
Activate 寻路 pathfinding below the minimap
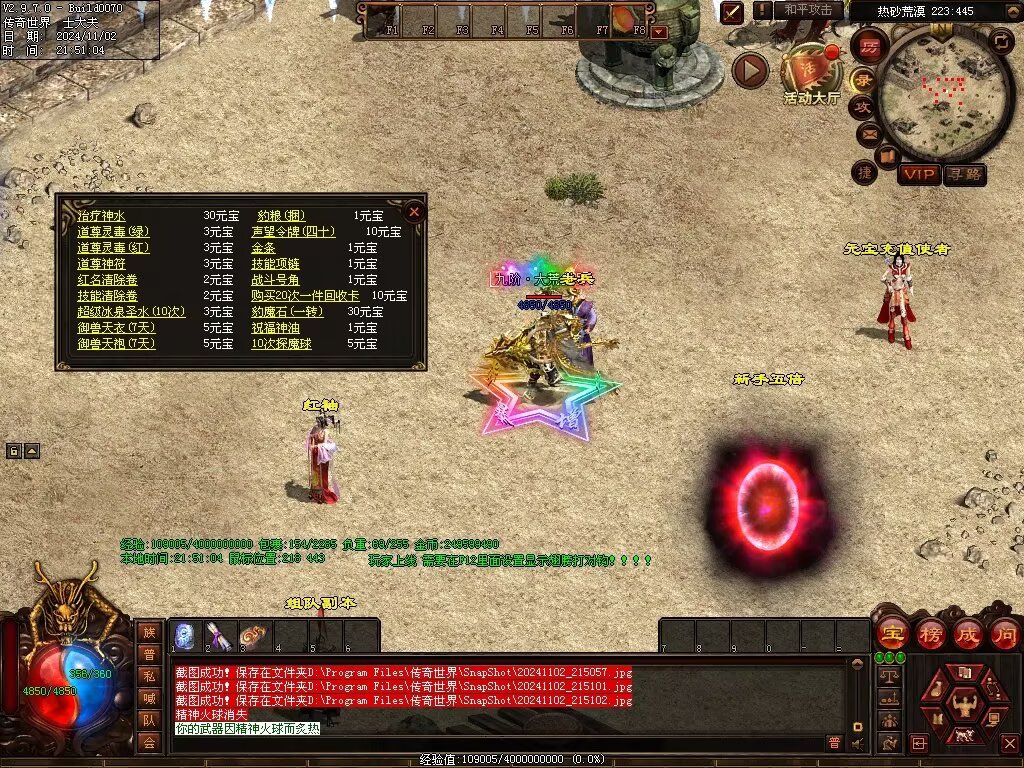(964, 174)
